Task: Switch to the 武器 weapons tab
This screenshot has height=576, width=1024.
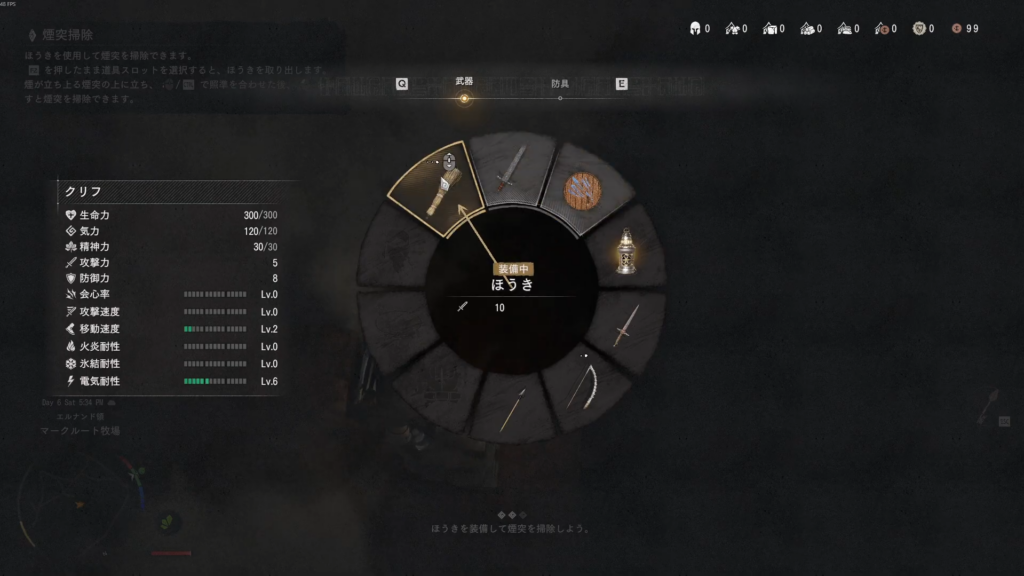Action: [464, 83]
